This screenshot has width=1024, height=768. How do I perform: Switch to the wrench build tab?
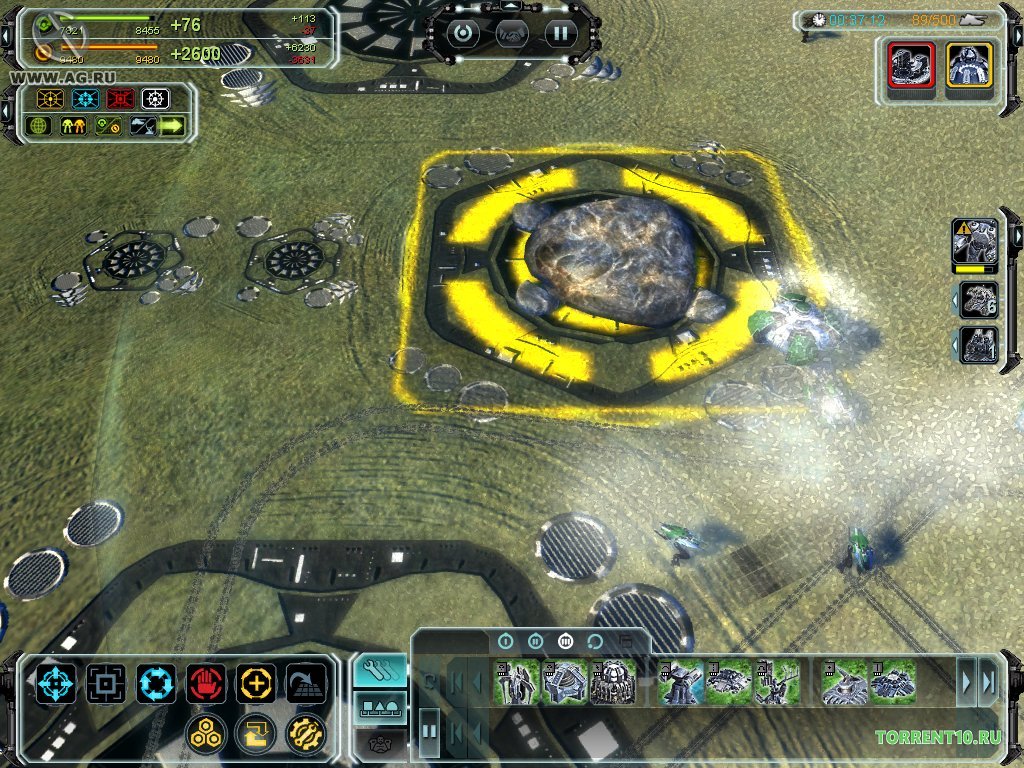click(x=380, y=672)
